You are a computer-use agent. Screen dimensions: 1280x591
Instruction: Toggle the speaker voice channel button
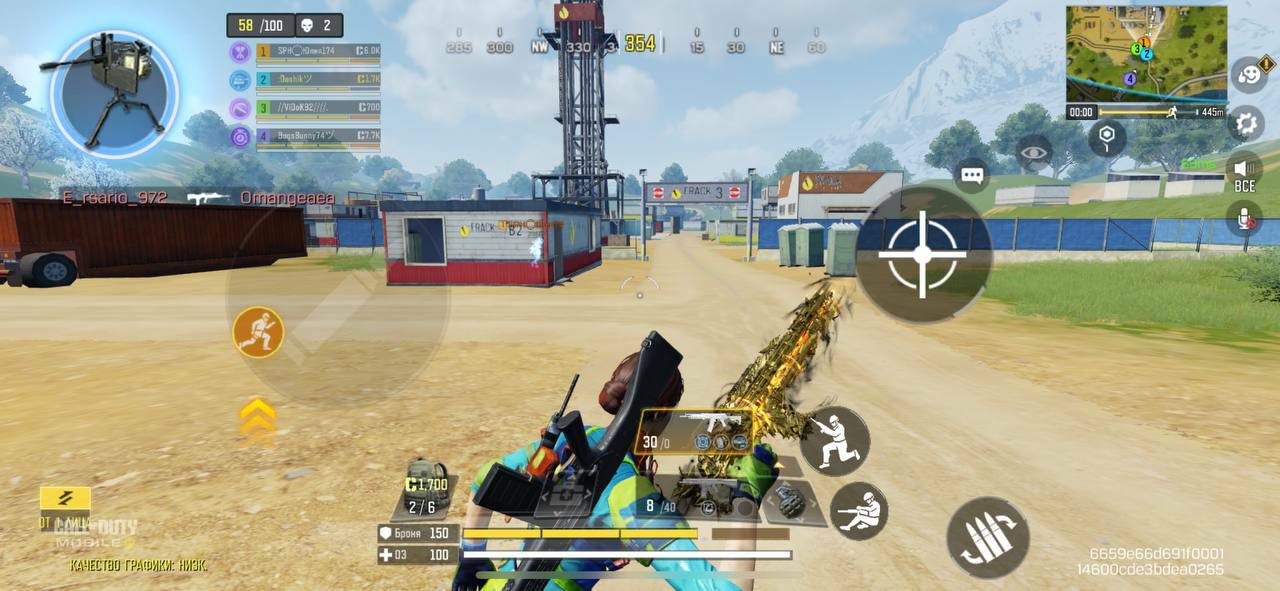[x=1244, y=169]
